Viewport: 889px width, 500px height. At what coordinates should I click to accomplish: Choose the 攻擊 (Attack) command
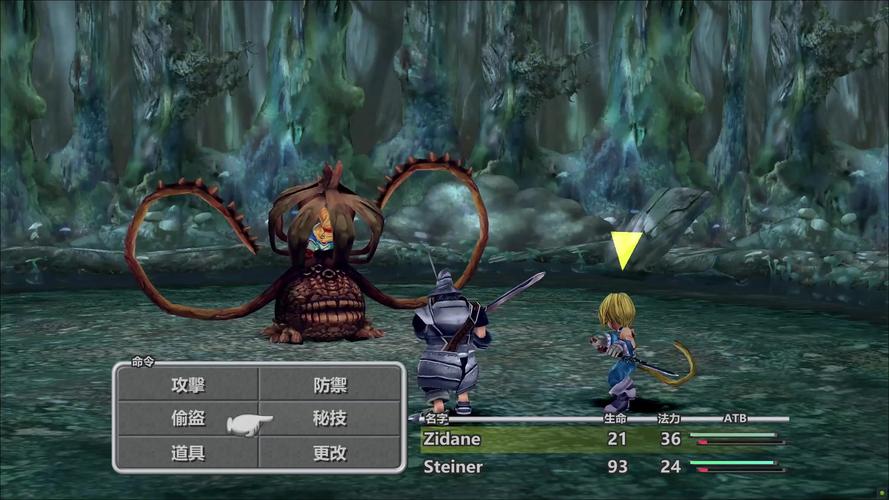coord(188,385)
